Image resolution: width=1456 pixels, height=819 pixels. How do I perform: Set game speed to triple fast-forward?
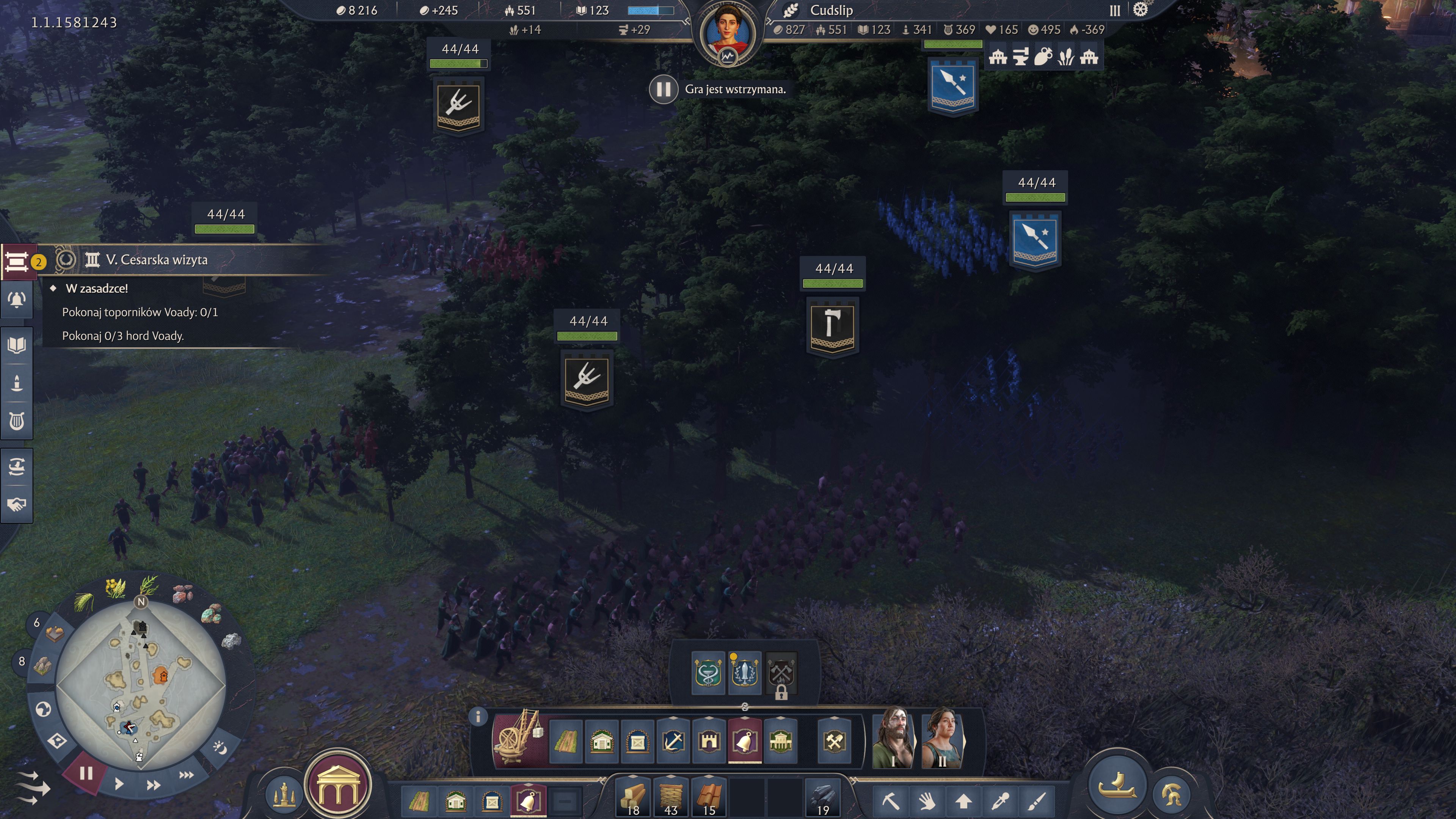(187, 775)
